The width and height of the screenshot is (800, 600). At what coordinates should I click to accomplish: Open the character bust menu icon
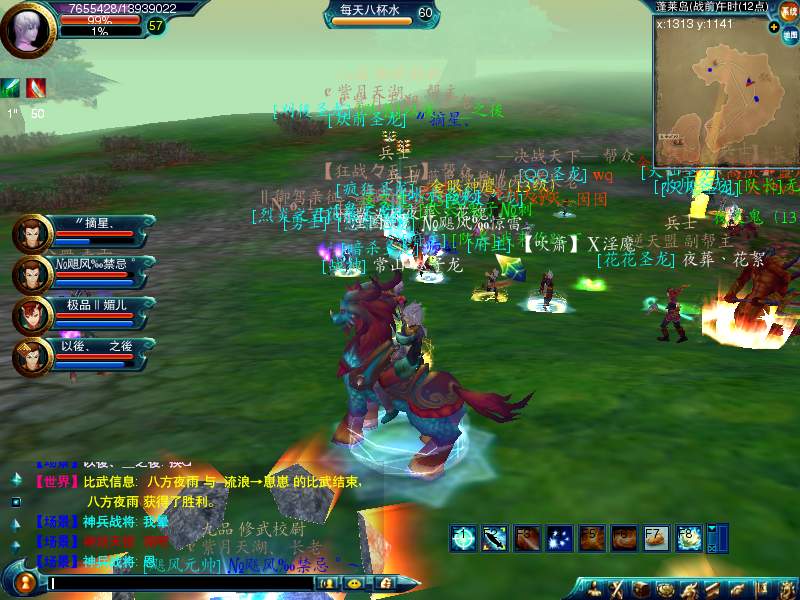pos(595,589)
